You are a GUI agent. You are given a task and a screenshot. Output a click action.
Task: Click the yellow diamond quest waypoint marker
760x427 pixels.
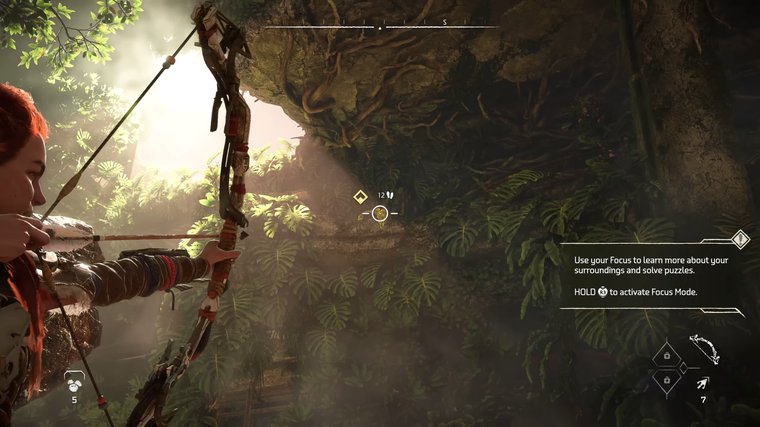361,197
